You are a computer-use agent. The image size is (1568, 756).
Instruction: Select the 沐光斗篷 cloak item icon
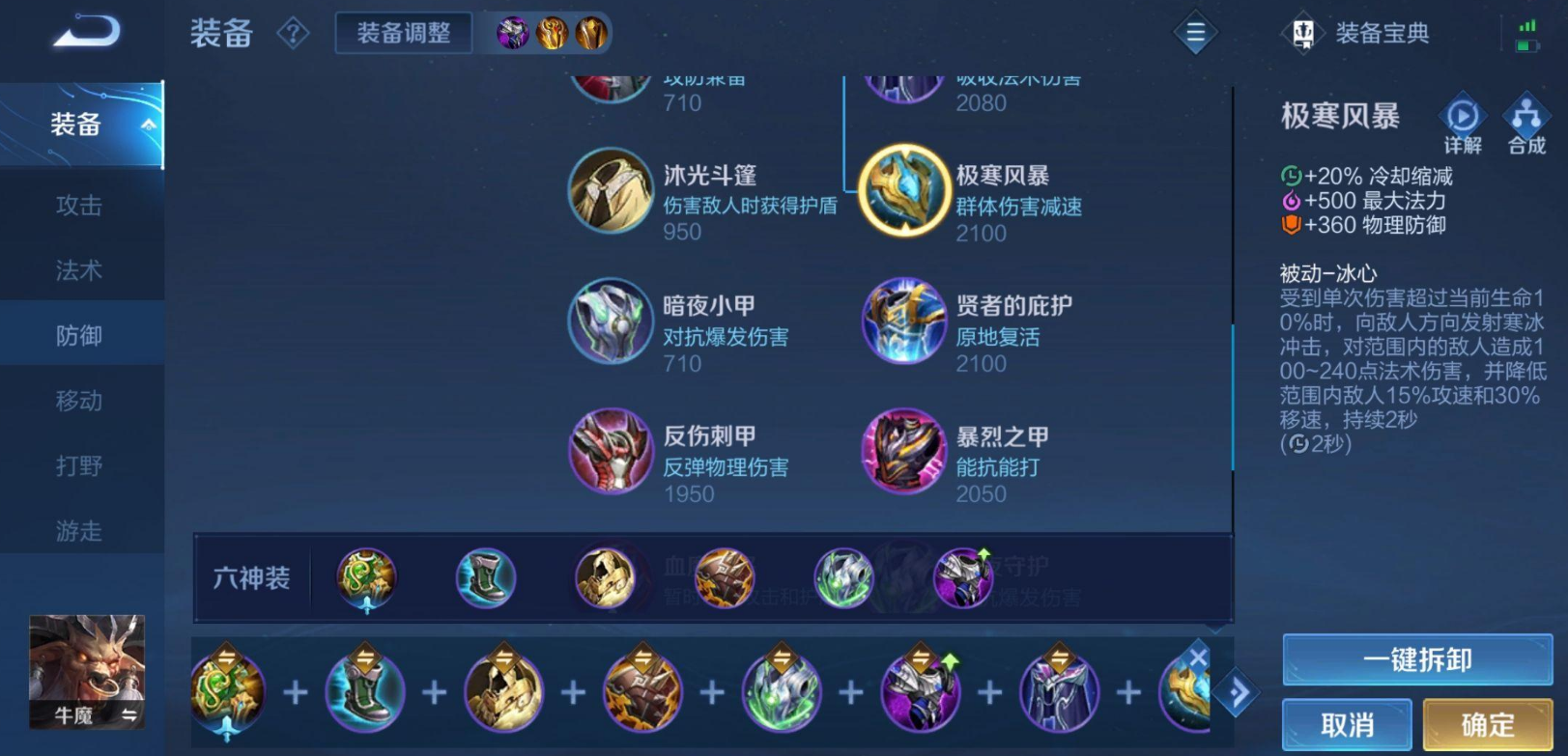click(x=611, y=191)
